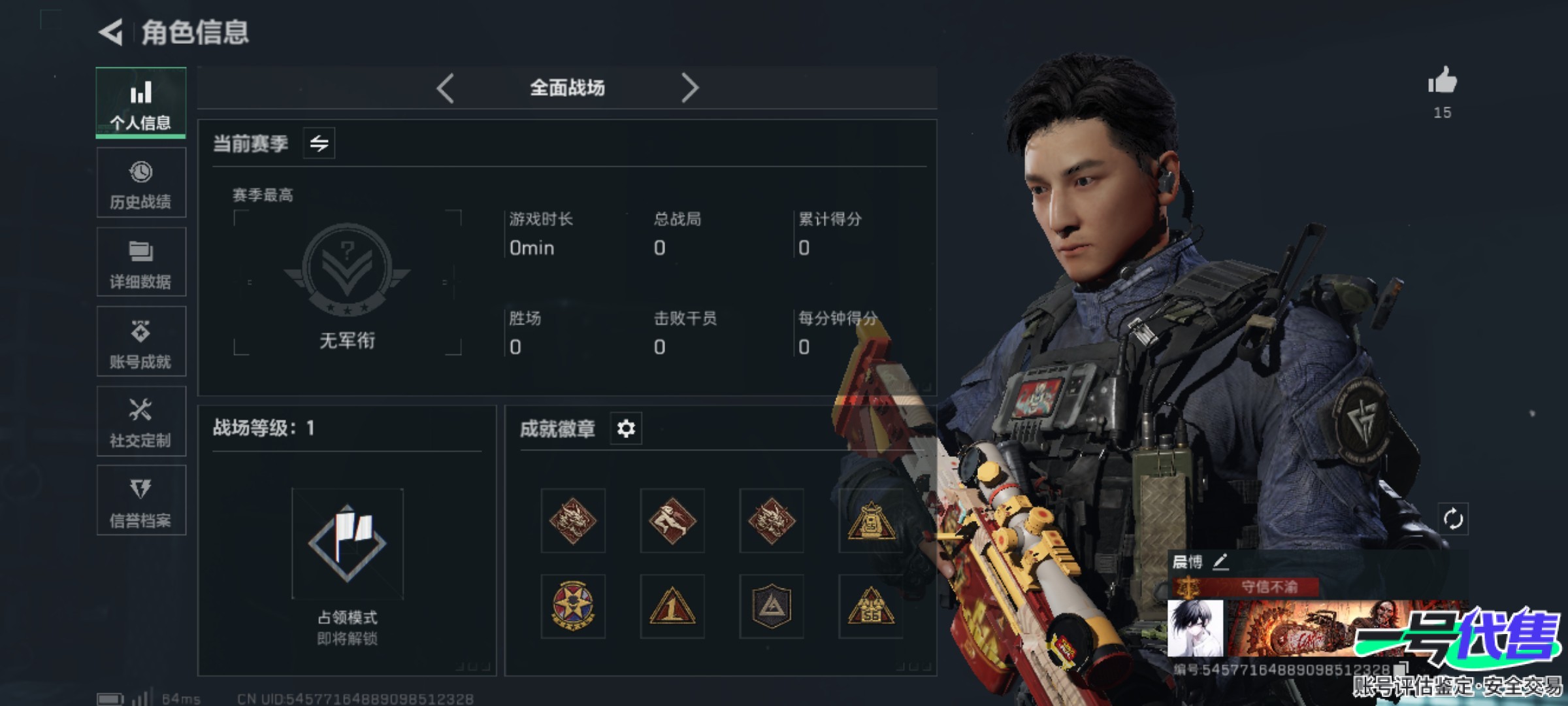Viewport: 1568px width, 706px height.
Task: Click the right arrow beside 全面战场
Action: (x=689, y=88)
